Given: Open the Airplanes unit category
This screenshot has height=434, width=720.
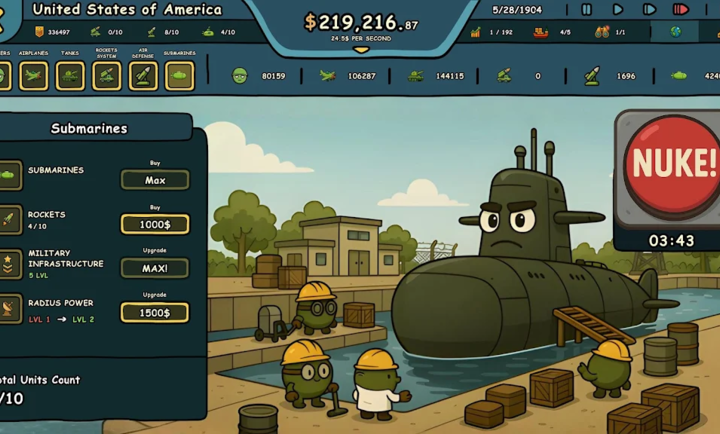Looking at the screenshot, I should tap(33, 75).
